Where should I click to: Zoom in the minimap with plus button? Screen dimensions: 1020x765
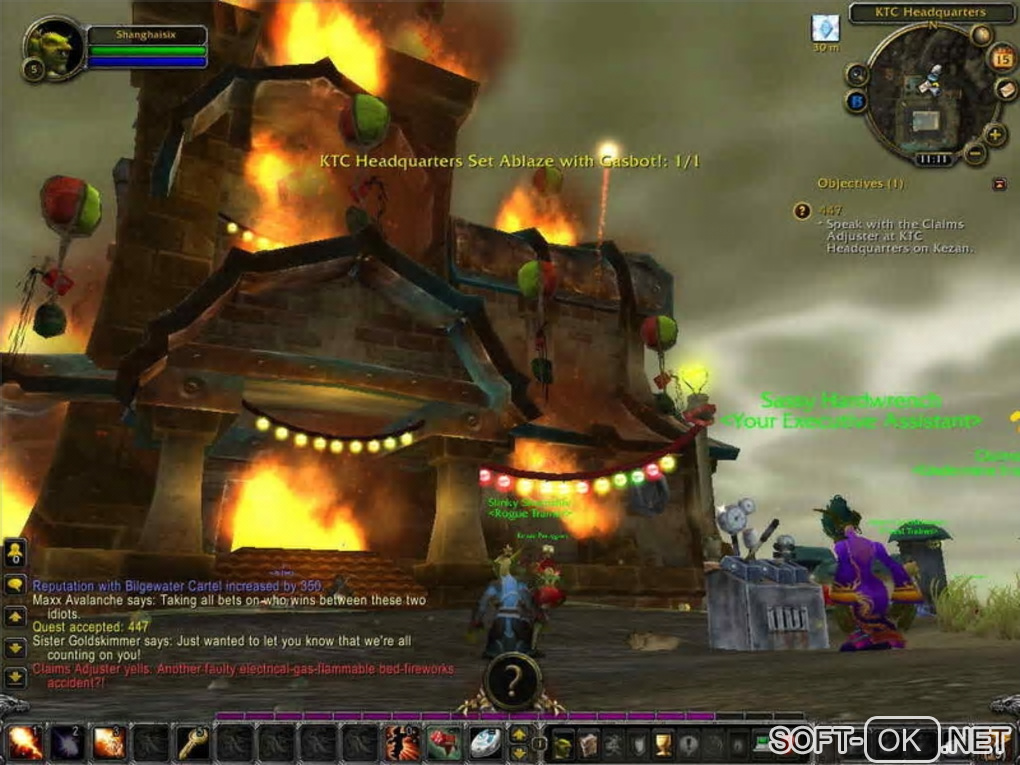click(995, 134)
